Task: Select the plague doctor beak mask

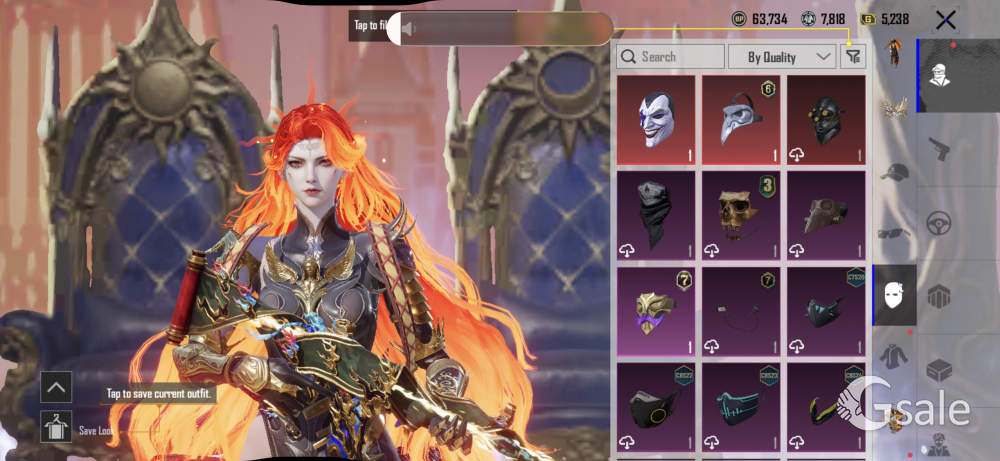Action: tap(741, 119)
